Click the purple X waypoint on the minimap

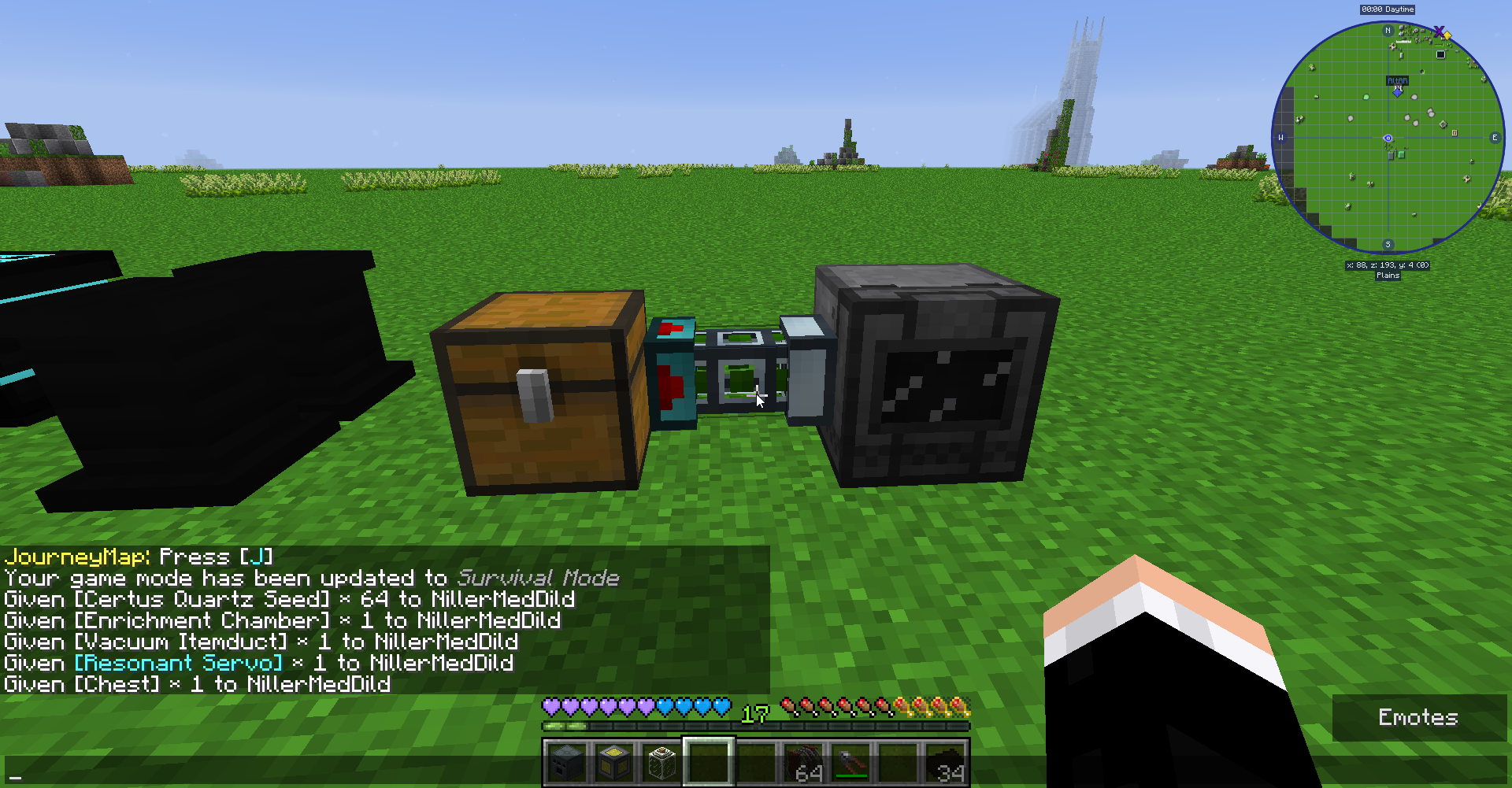tap(1440, 31)
